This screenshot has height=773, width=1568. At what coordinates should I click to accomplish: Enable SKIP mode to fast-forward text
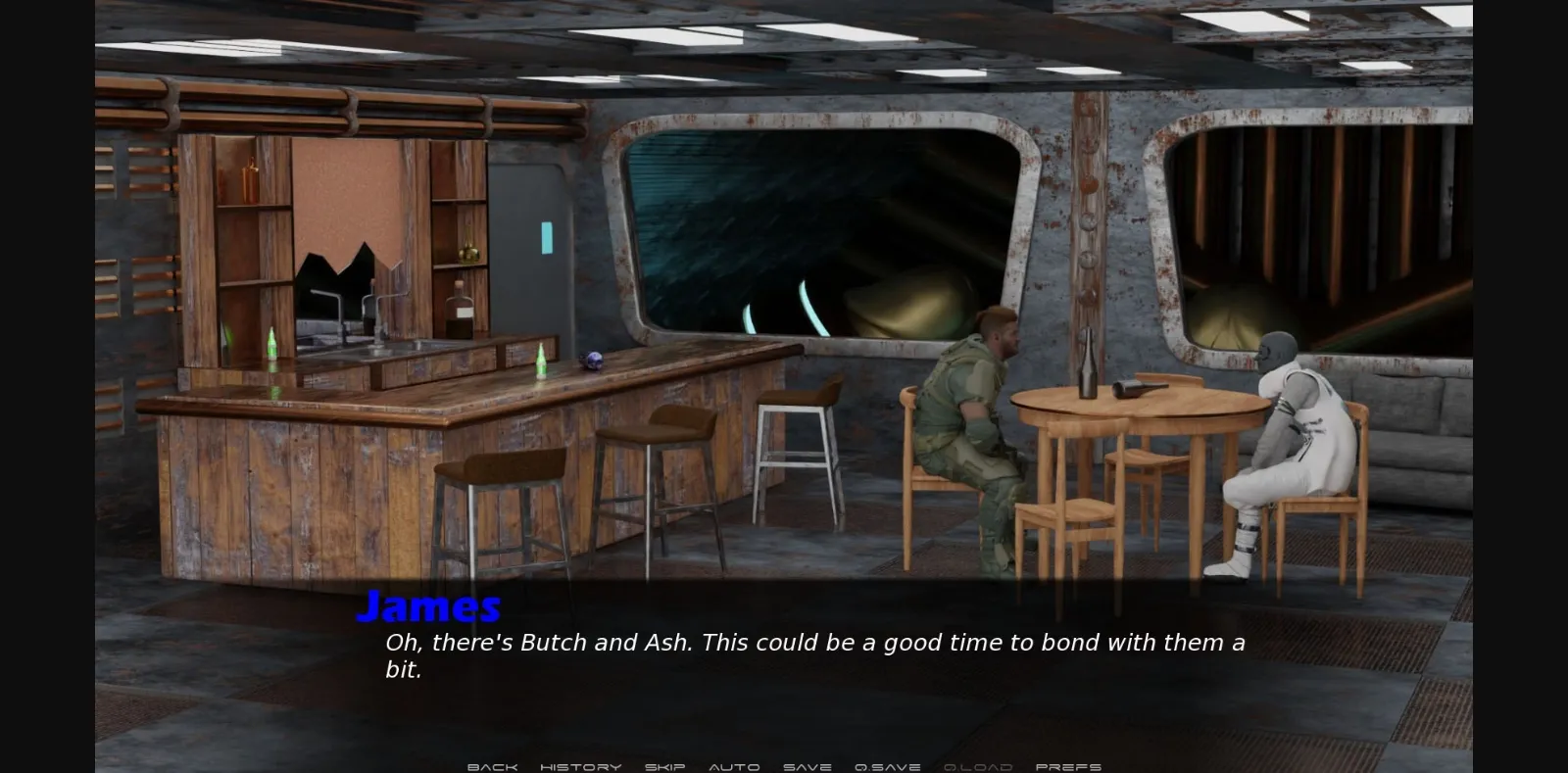(x=664, y=767)
